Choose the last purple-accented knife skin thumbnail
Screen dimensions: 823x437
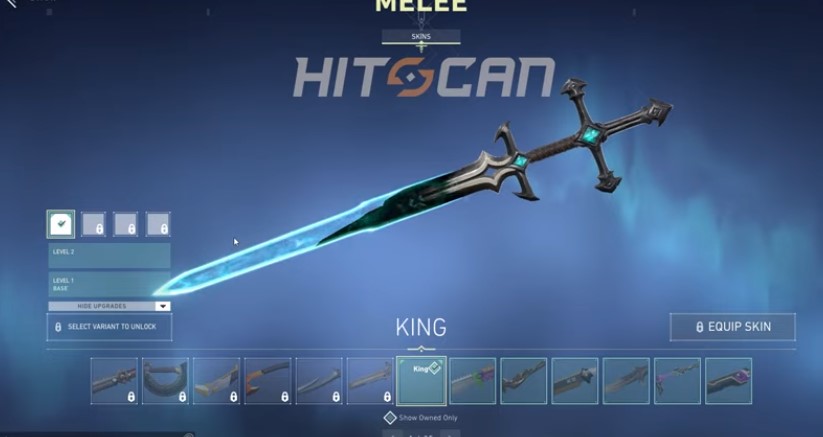coord(728,381)
